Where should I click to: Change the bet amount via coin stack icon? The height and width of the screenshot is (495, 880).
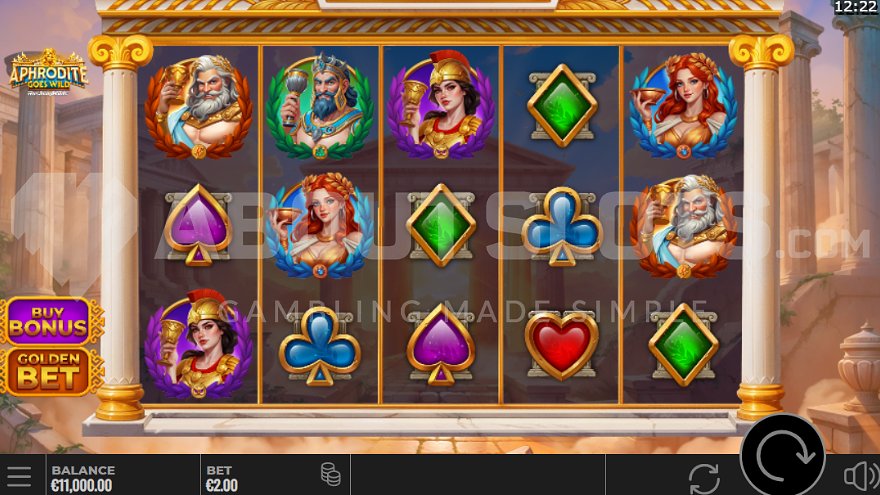click(x=331, y=475)
